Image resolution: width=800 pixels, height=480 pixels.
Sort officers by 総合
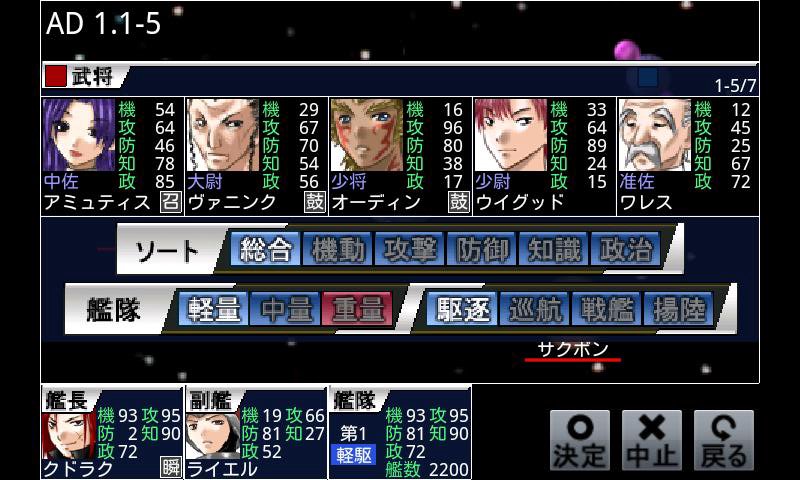pos(265,250)
